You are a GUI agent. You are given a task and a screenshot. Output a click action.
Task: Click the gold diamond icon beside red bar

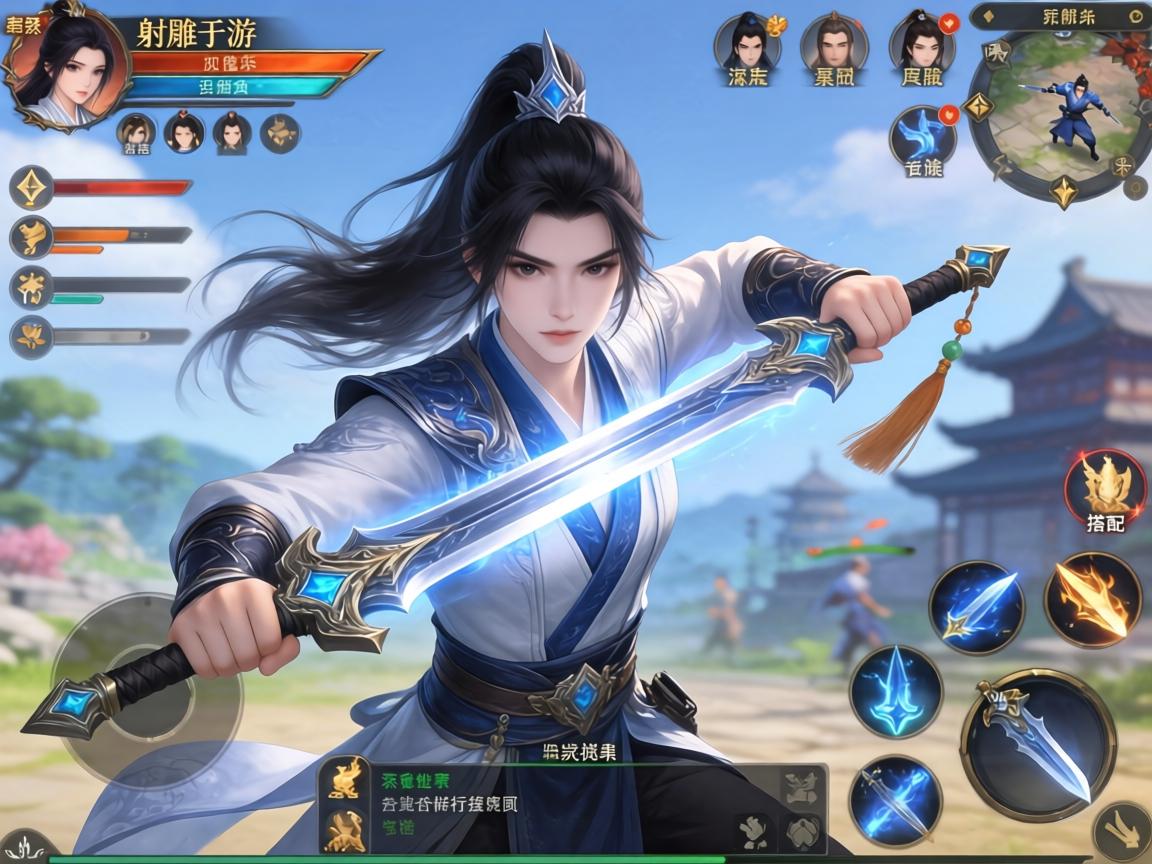click(31, 187)
